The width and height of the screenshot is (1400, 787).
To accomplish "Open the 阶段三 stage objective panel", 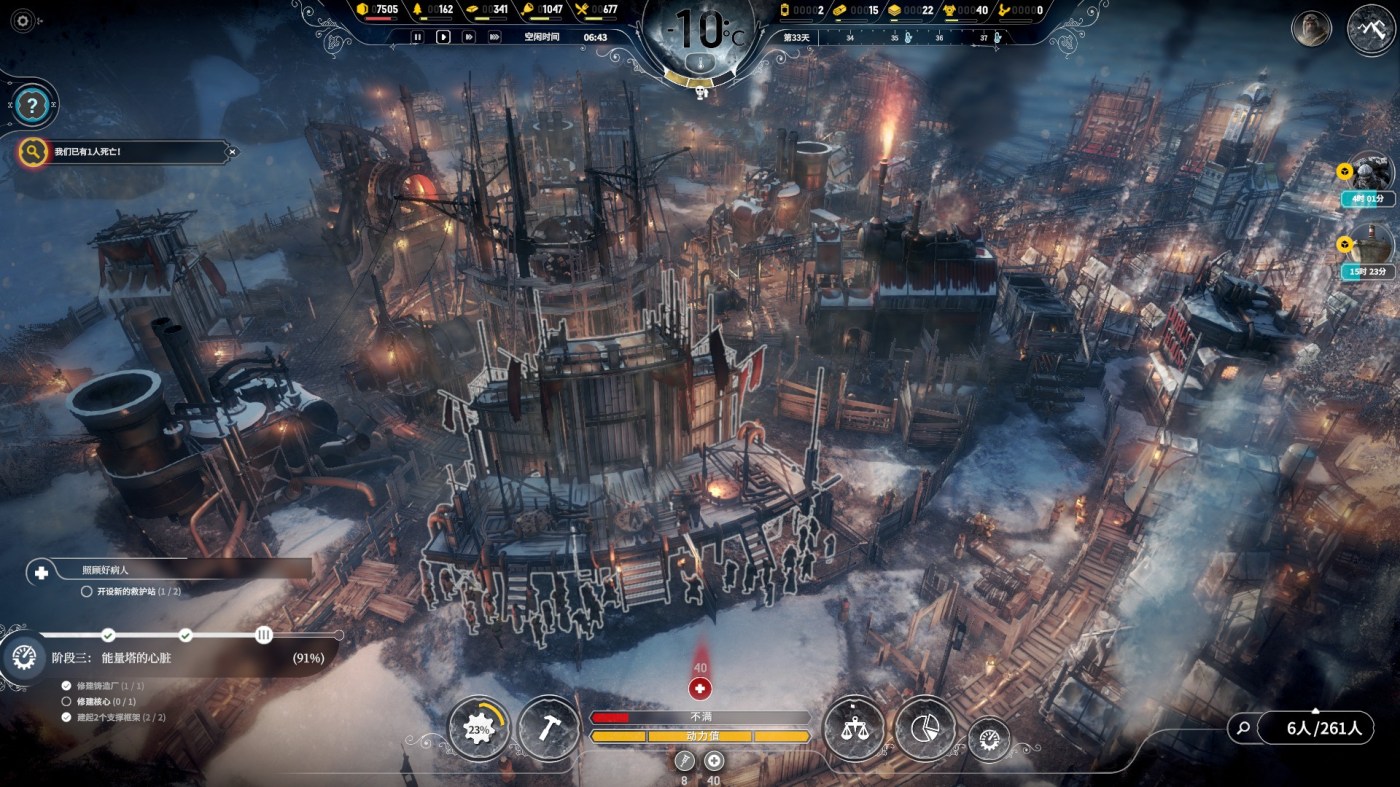I will point(170,658).
